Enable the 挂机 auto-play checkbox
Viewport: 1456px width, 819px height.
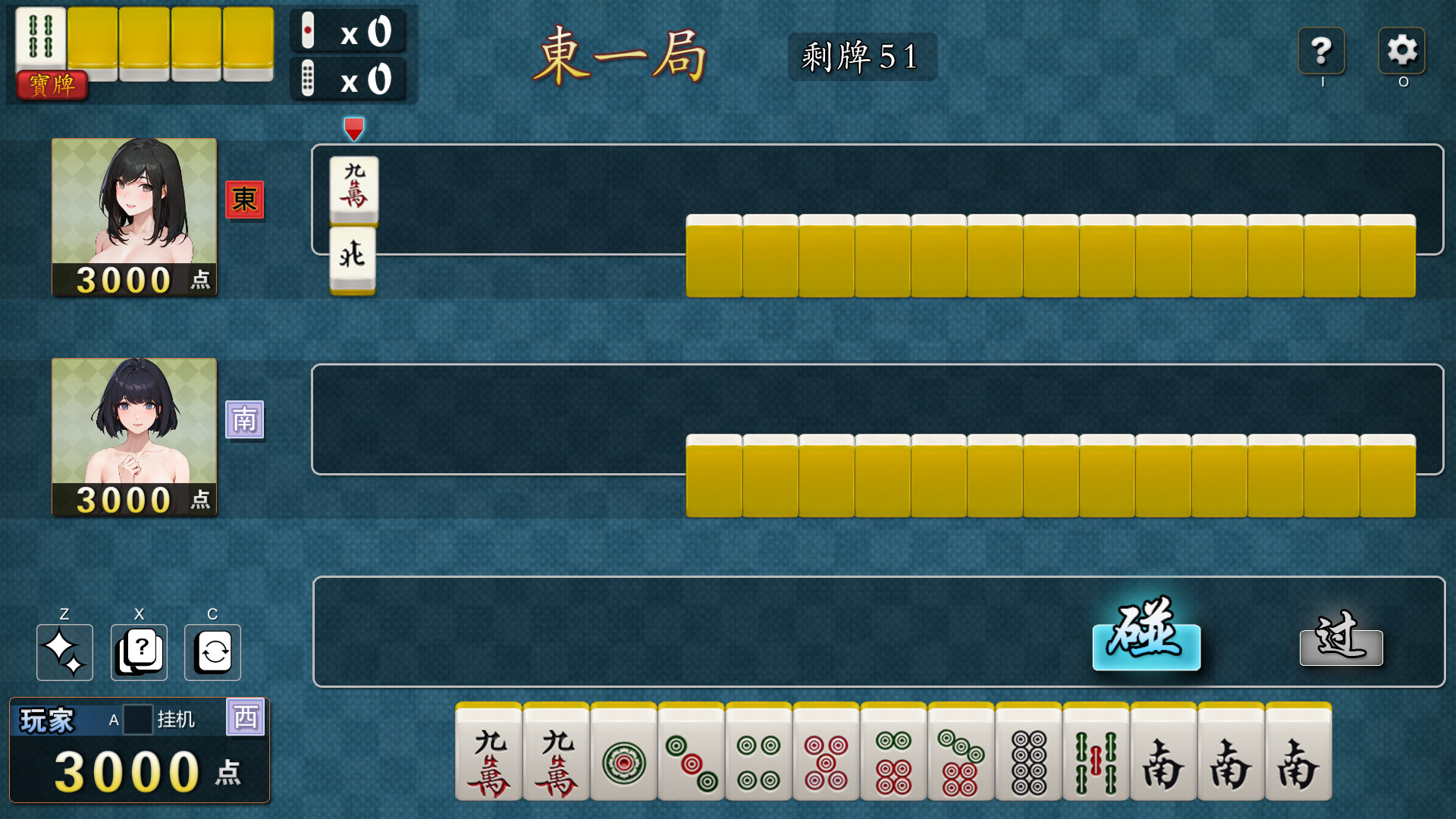[136, 720]
